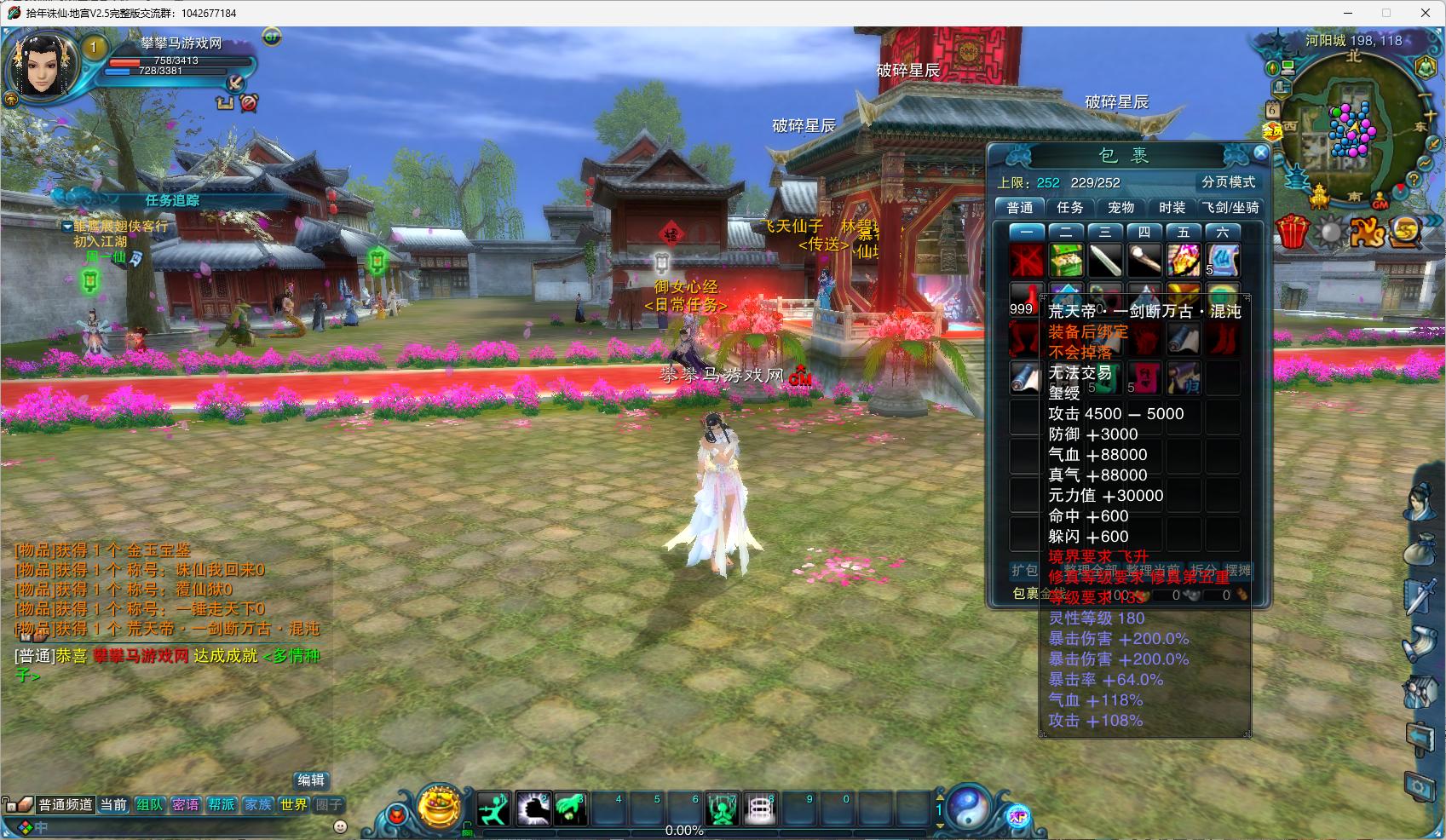Toggle the 分页模式 paging mode button

pyautogui.click(x=1228, y=182)
